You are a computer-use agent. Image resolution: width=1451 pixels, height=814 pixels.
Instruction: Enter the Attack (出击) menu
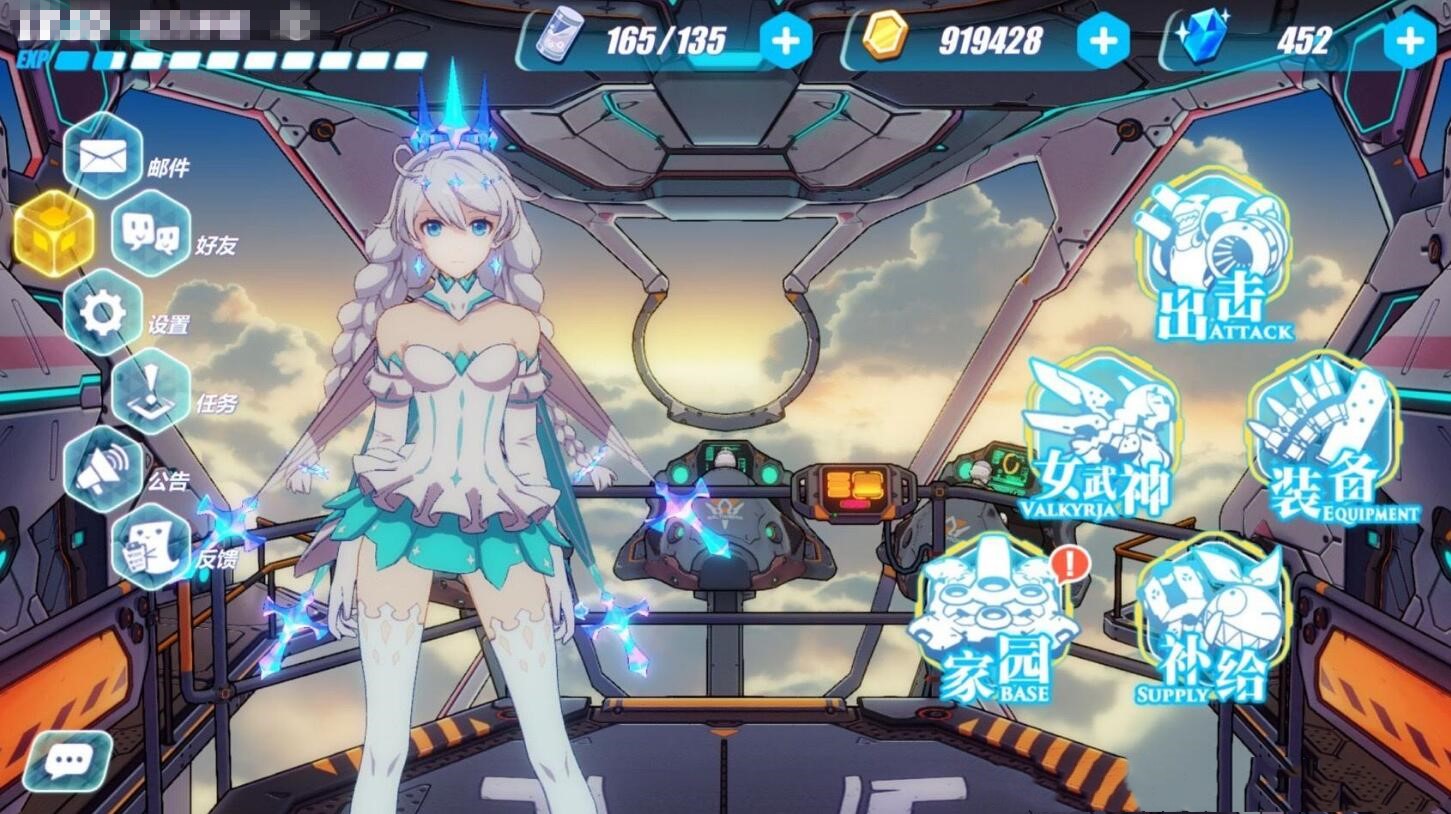1213,262
